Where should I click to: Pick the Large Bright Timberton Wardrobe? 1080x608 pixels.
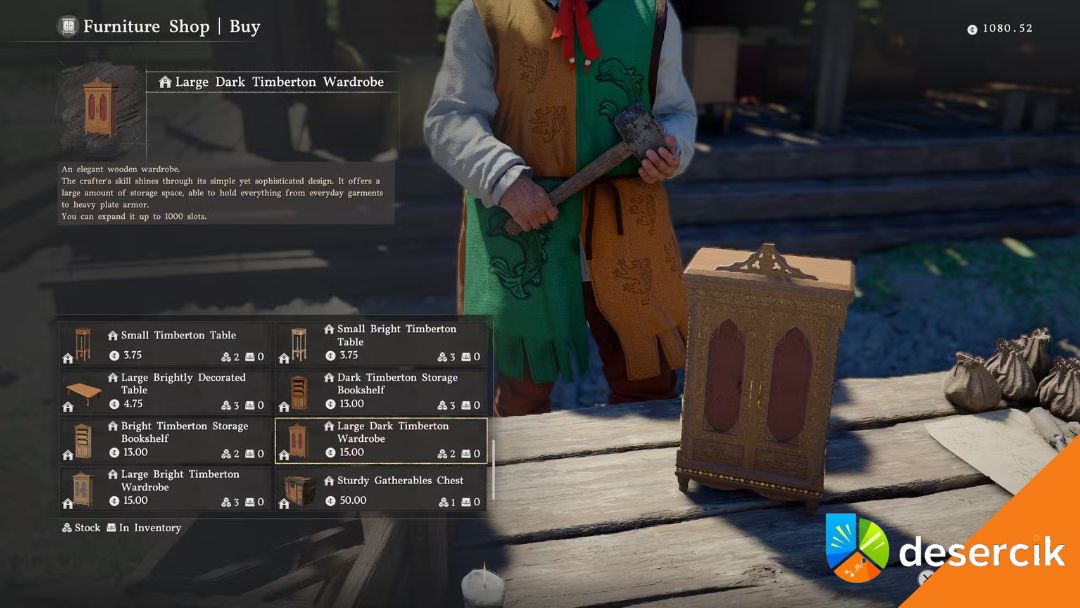pos(165,488)
